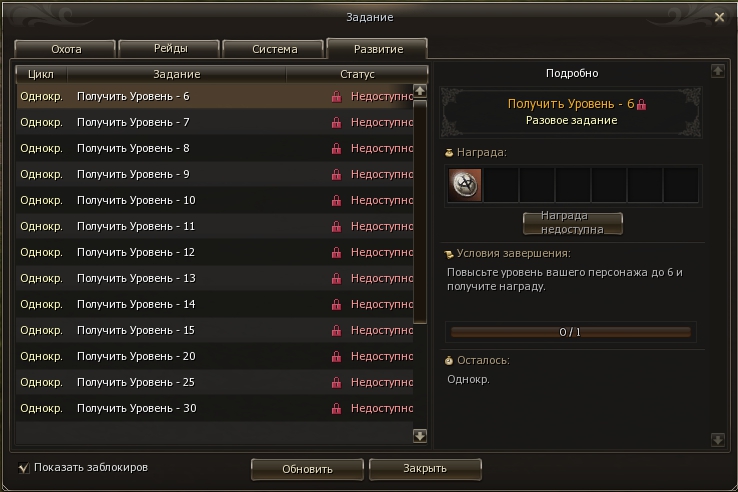Screen dimensions: 738x492
Task: Click the quest list scroll-down arrow
Action: tap(420, 435)
